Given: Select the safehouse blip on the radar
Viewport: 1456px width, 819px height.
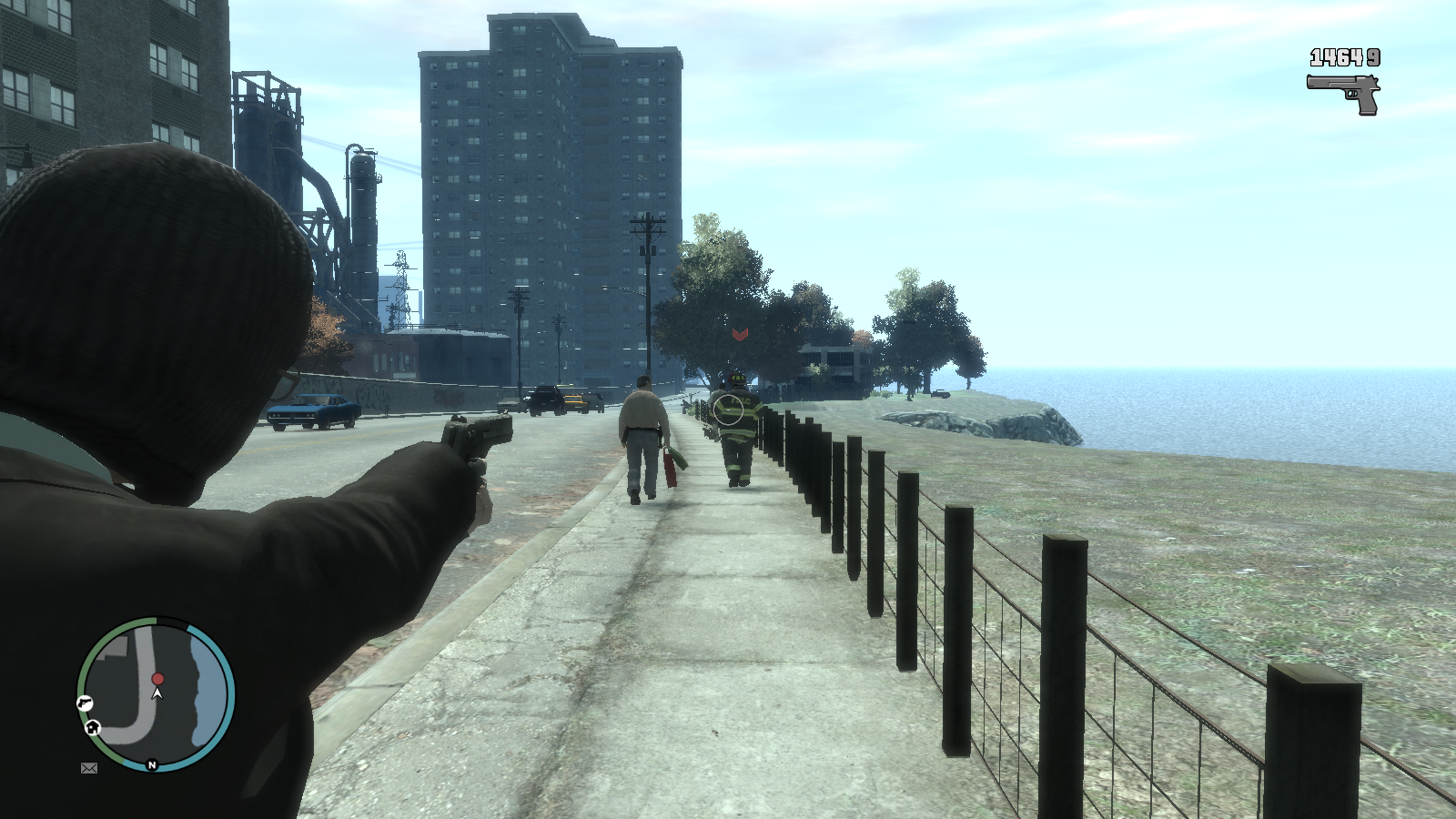Looking at the screenshot, I should [x=92, y=727].
